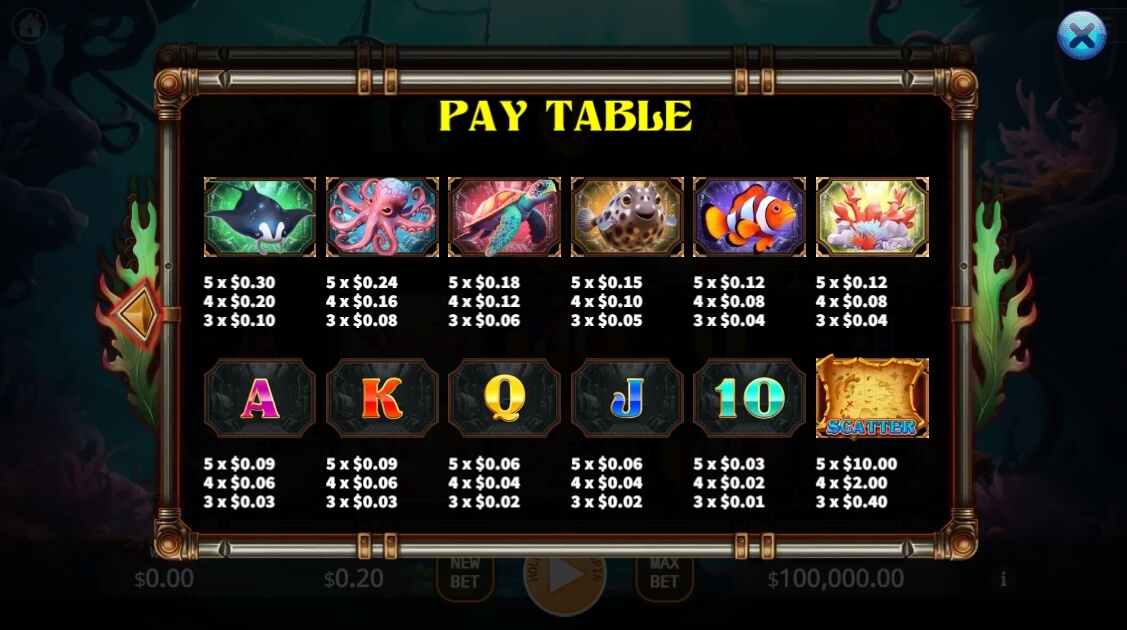The width and height of the screenshot is (1127, 630).
Task: Spin the reels with the play button
Action: coord(565,577)
